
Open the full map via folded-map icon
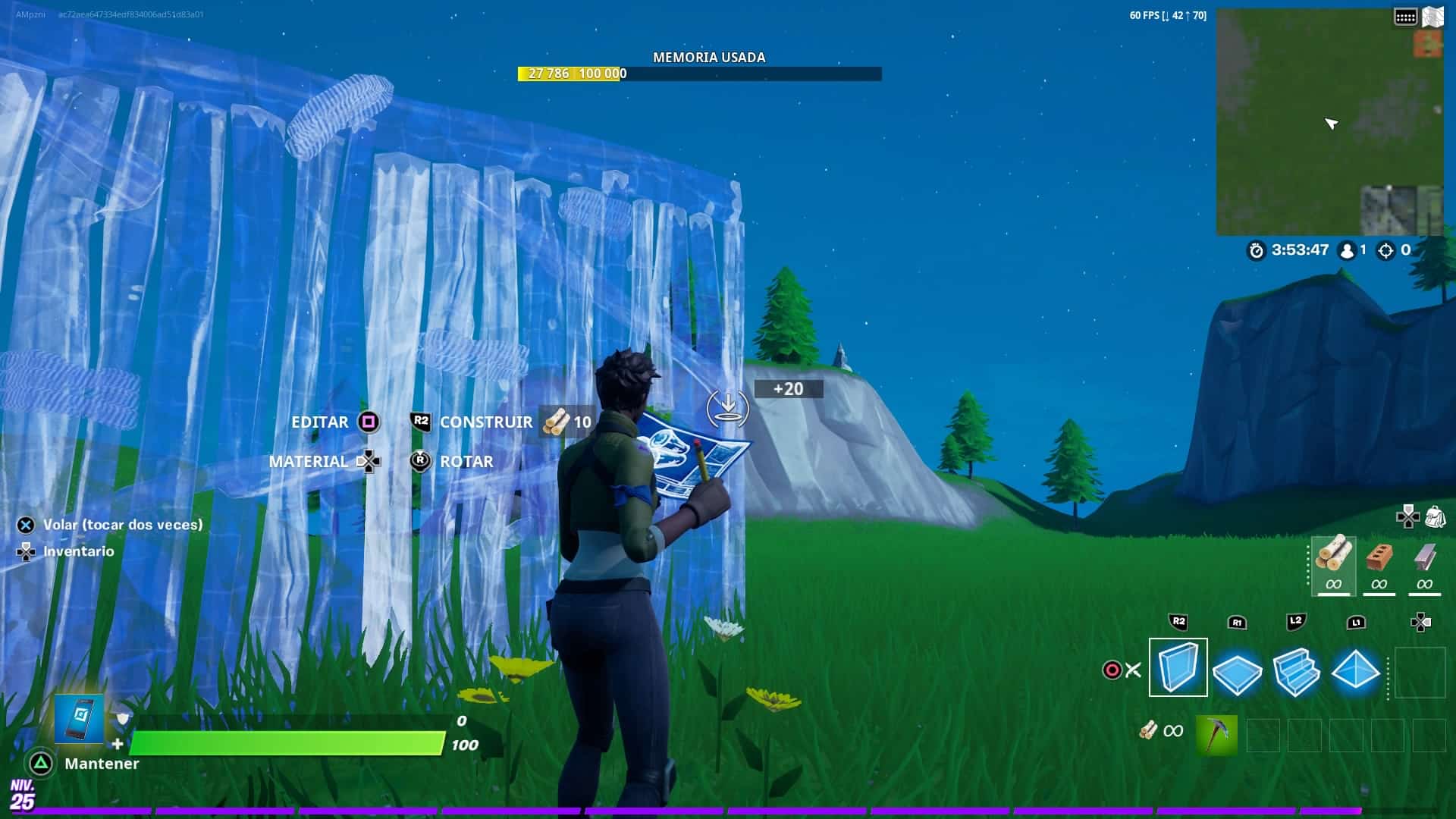coord(1432,17)
